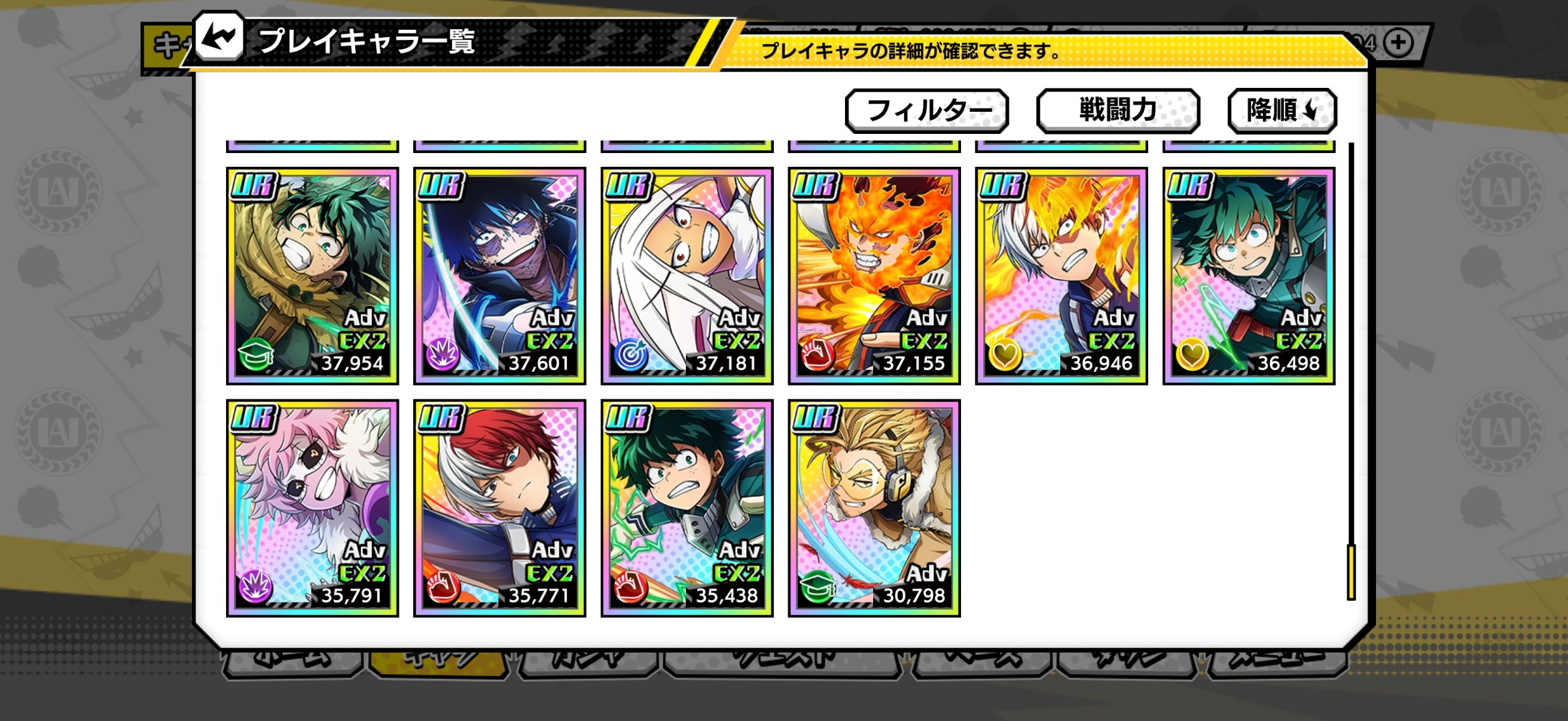Open the Todoroki card with 35,771 power

(499, 508)
